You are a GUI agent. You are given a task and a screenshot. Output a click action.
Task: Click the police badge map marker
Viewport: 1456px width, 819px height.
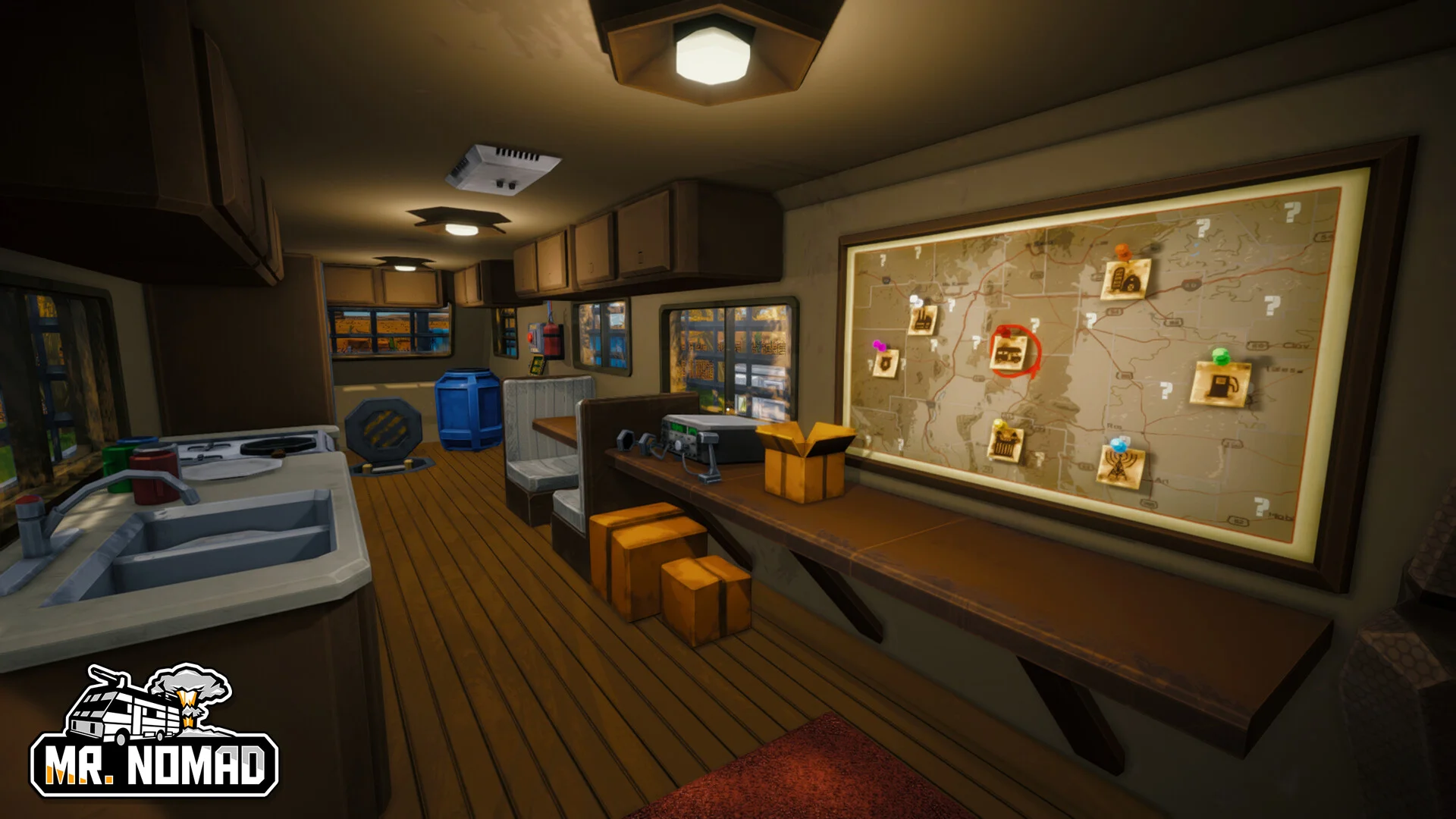pos(886,363)
